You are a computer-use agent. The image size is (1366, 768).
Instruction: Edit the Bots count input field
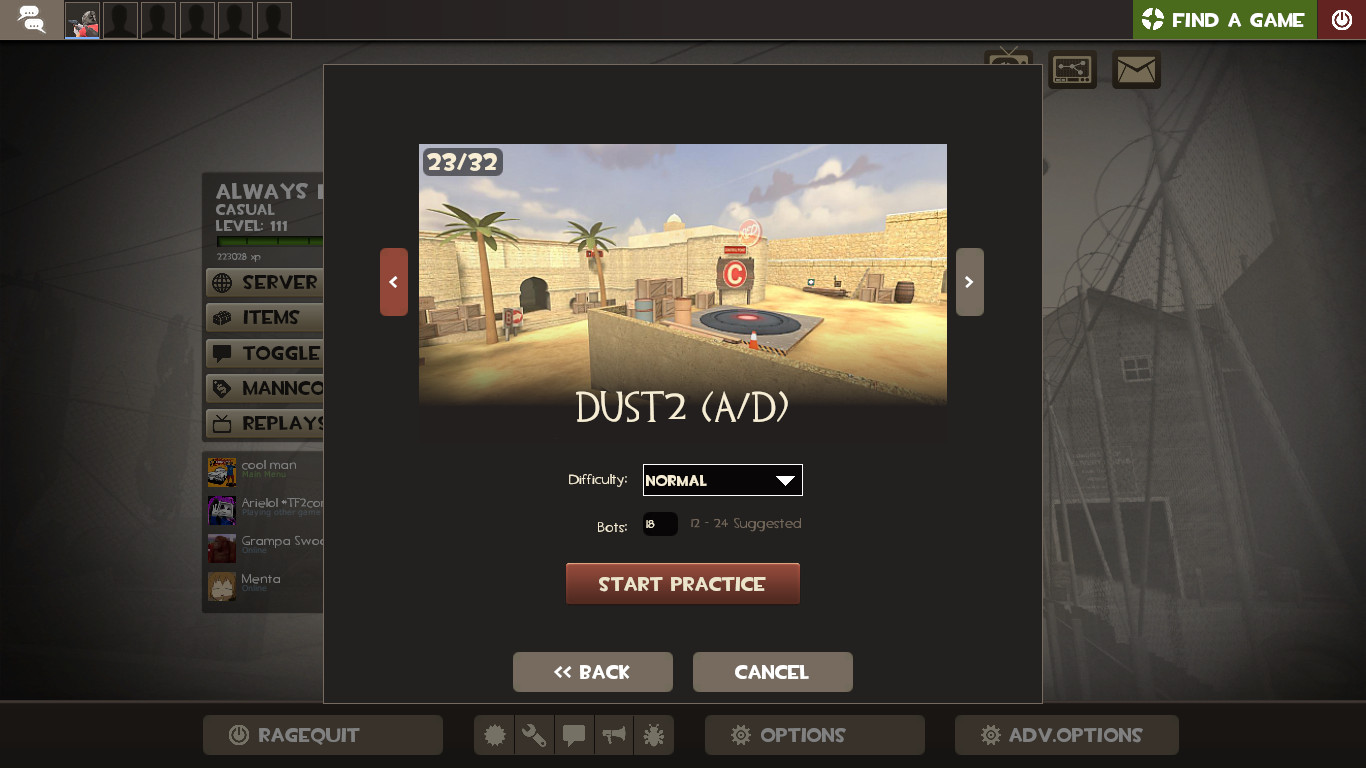tap(660, 524)
